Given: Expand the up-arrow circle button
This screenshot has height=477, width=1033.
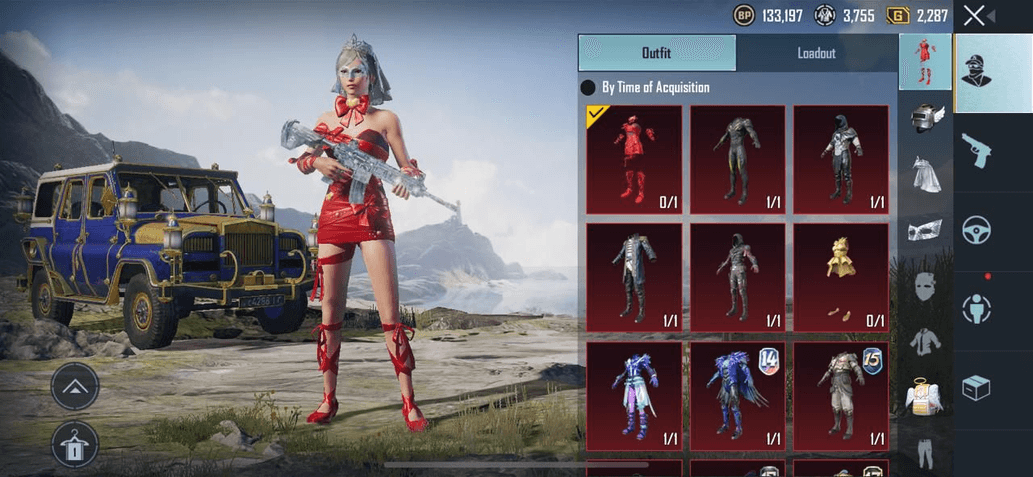Looking at the screenshot, I should [x=75, y=386].
